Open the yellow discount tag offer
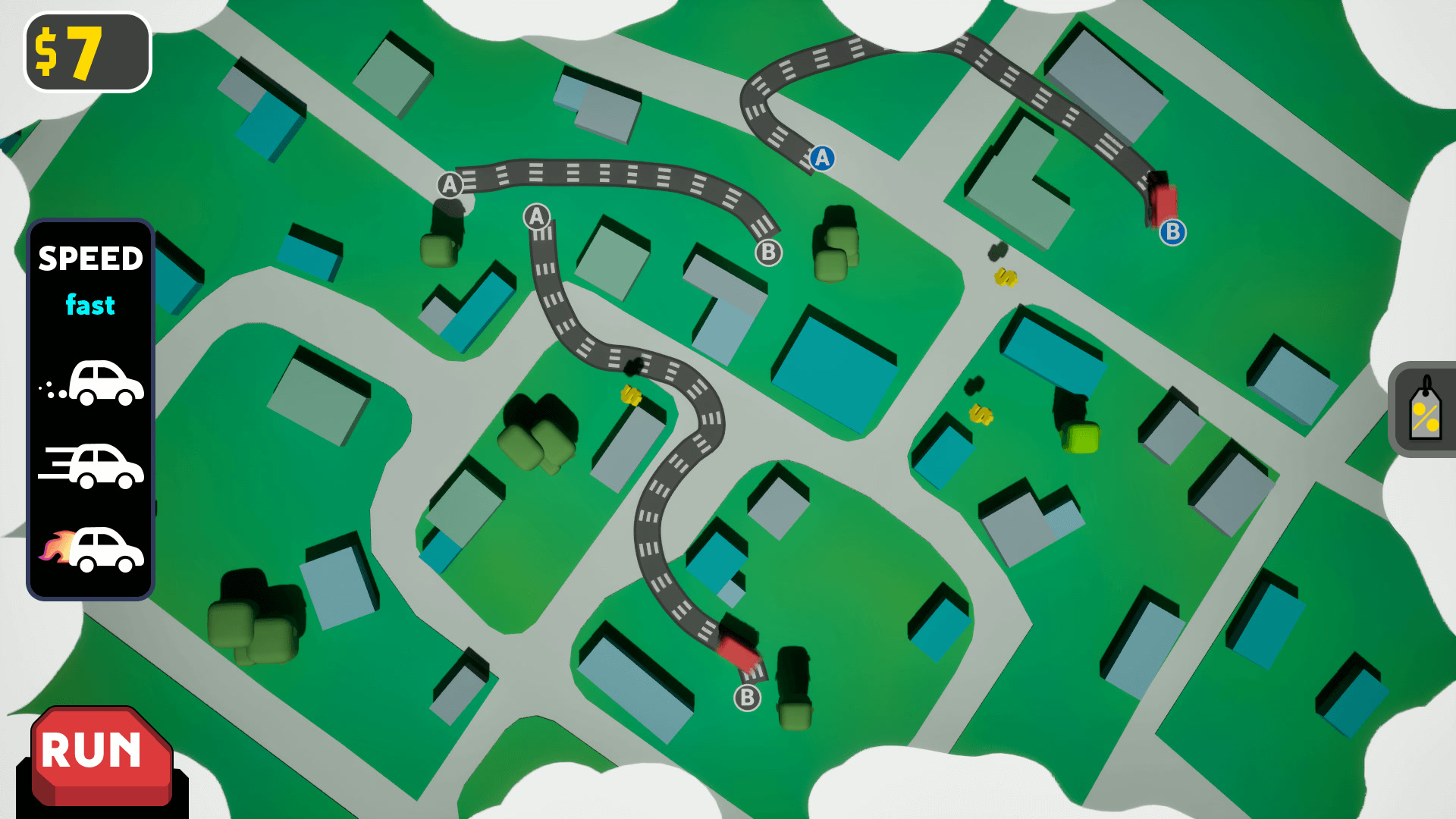Image resolution: width=1456 pixels, height=819 pixels. [x=1424, y=415]
